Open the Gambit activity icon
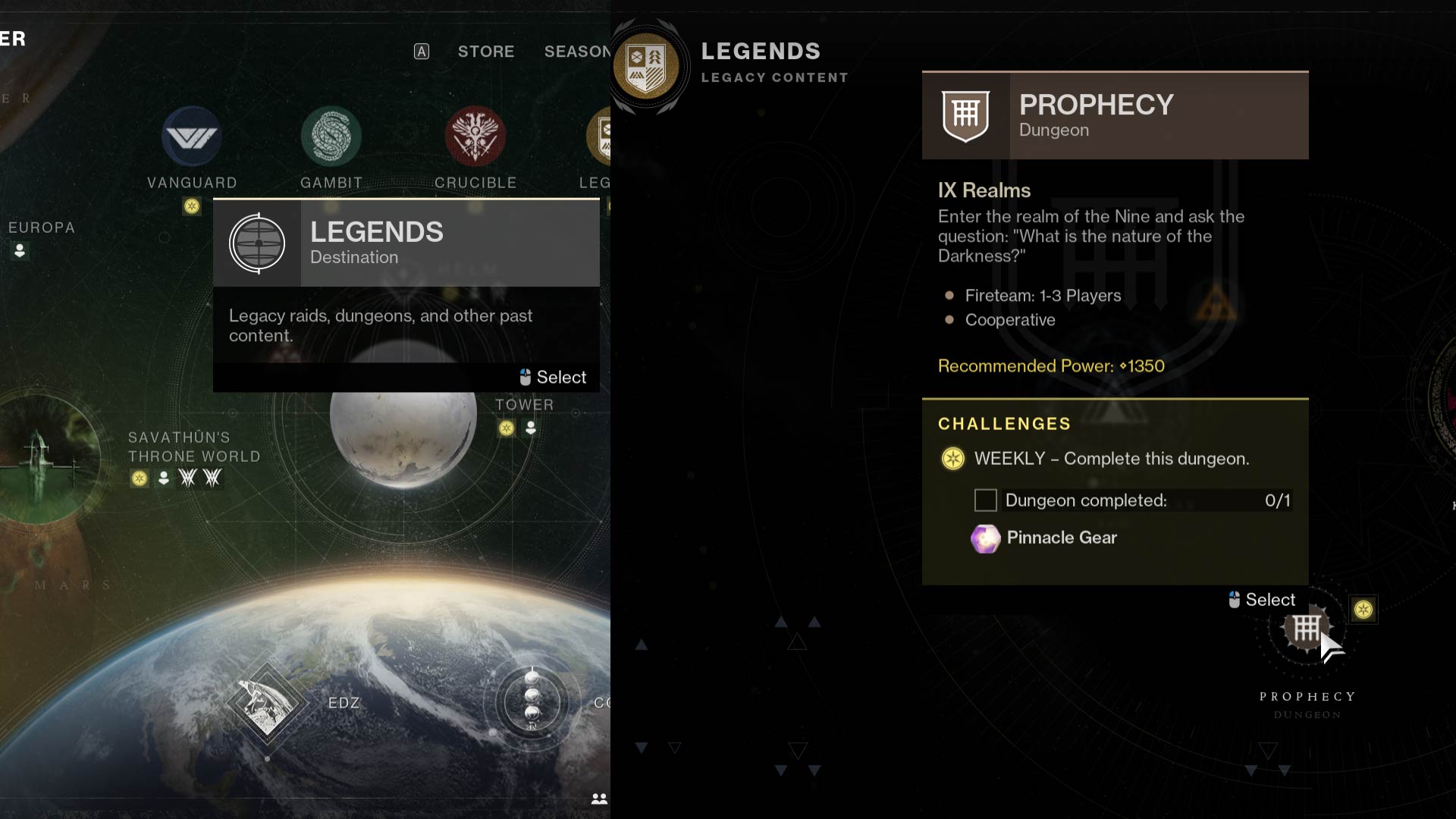 (331, 137)
